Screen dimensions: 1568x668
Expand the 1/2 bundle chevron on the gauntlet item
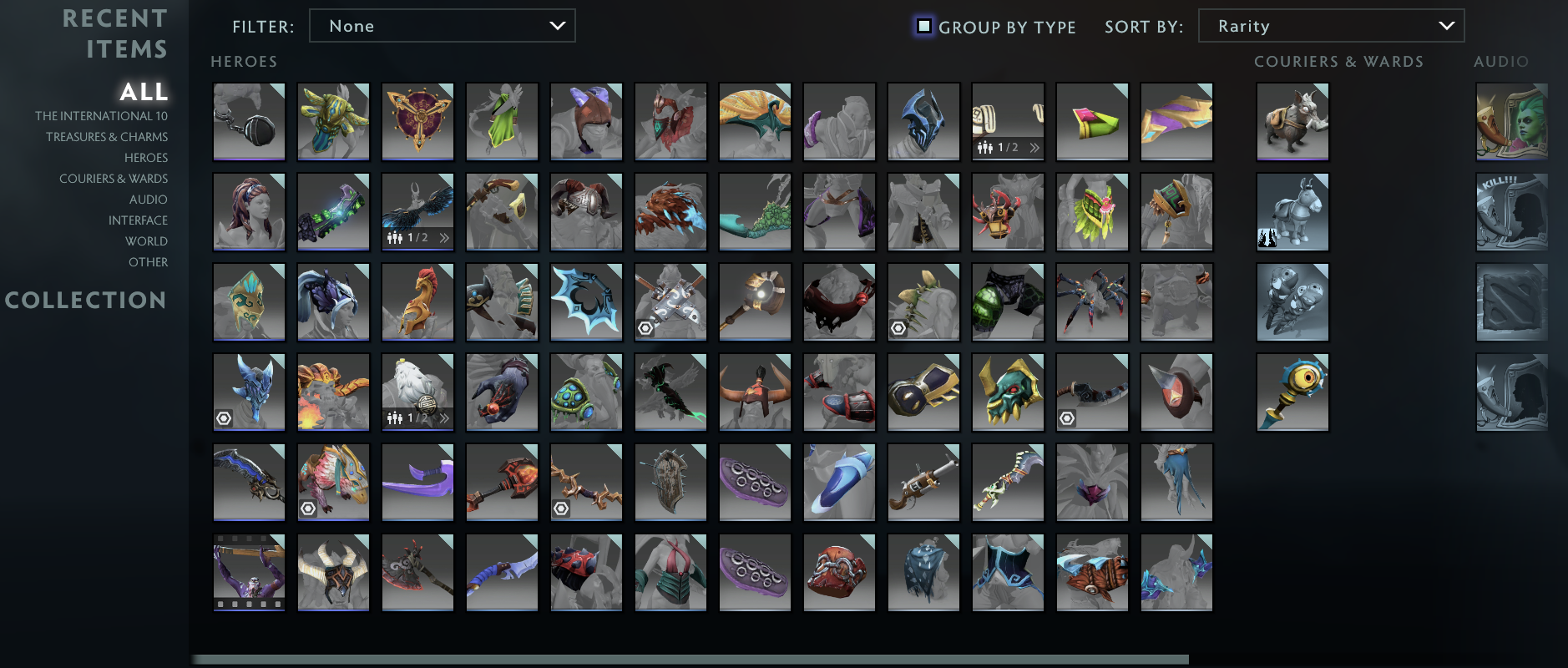(1035, 147)
